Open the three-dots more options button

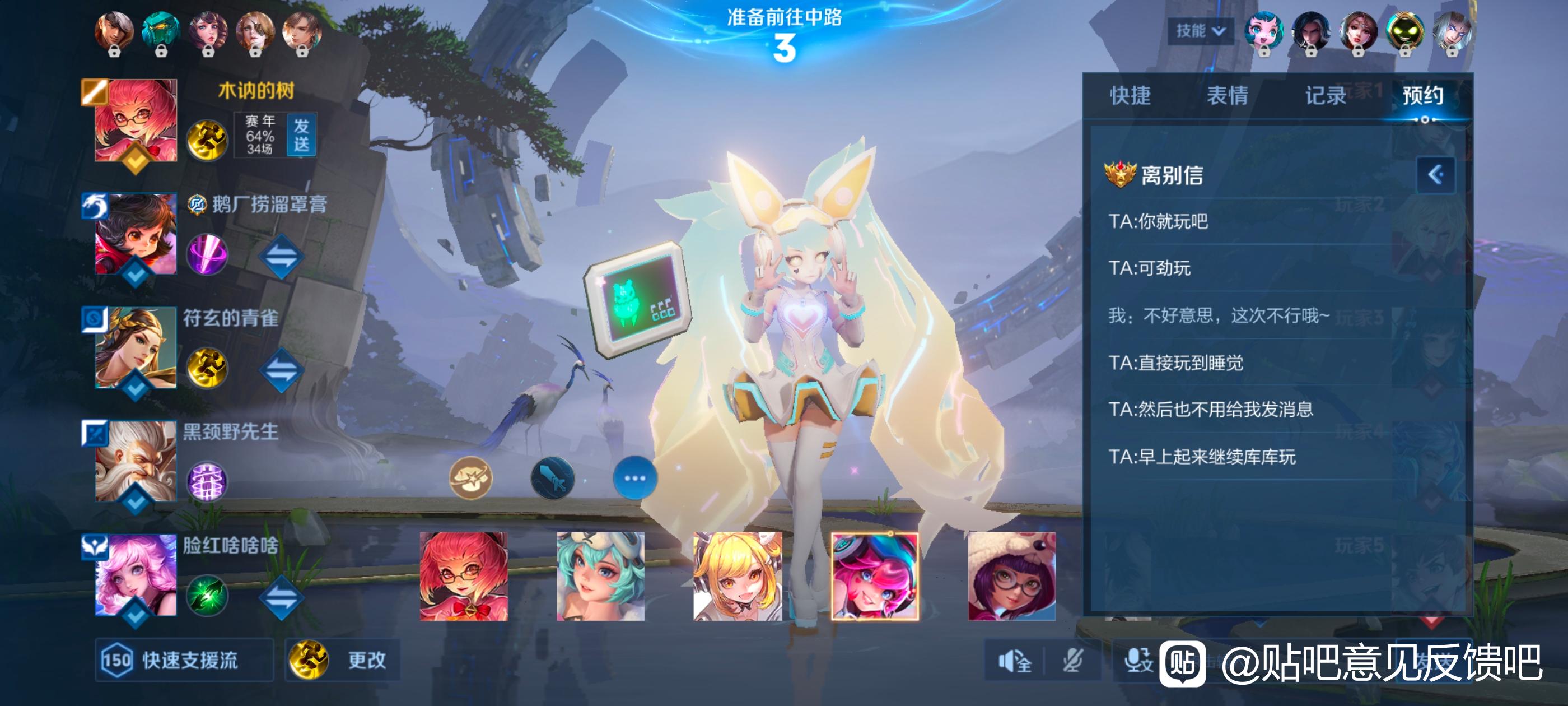click(x=634, y=478)
